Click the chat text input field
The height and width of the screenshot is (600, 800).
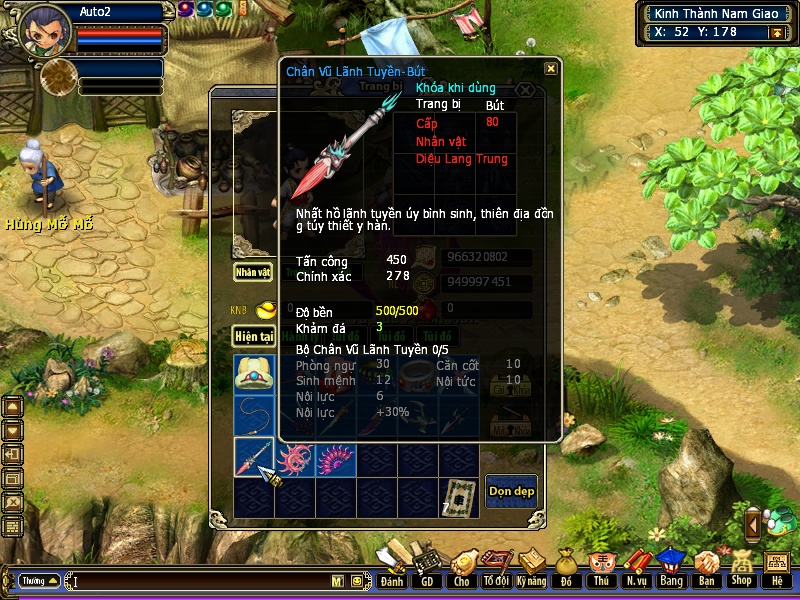coord(200,581)
